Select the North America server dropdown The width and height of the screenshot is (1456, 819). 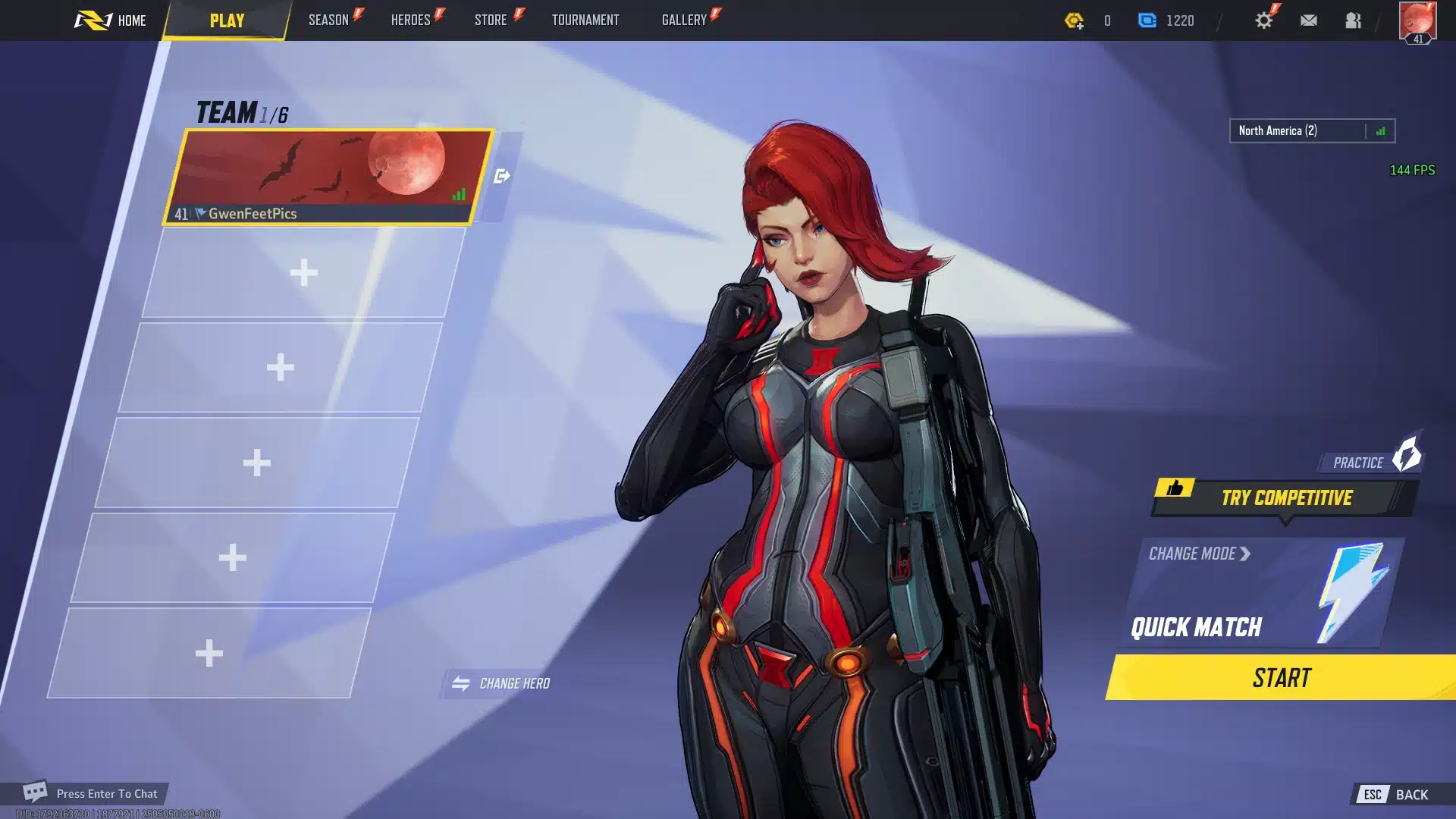(1312, 130)
